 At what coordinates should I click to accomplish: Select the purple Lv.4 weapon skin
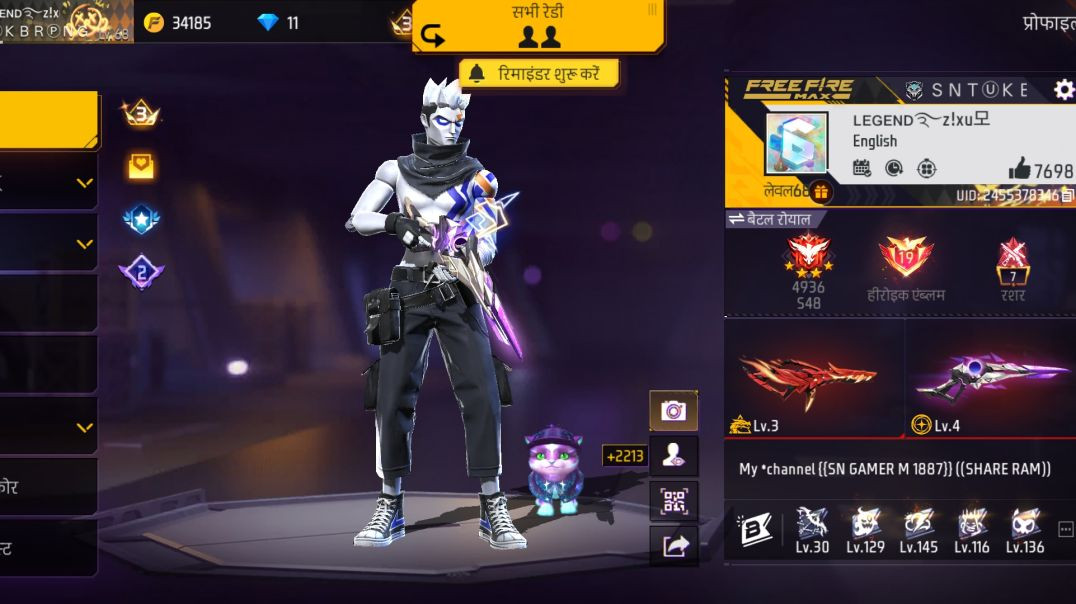(x=990, y=379)
